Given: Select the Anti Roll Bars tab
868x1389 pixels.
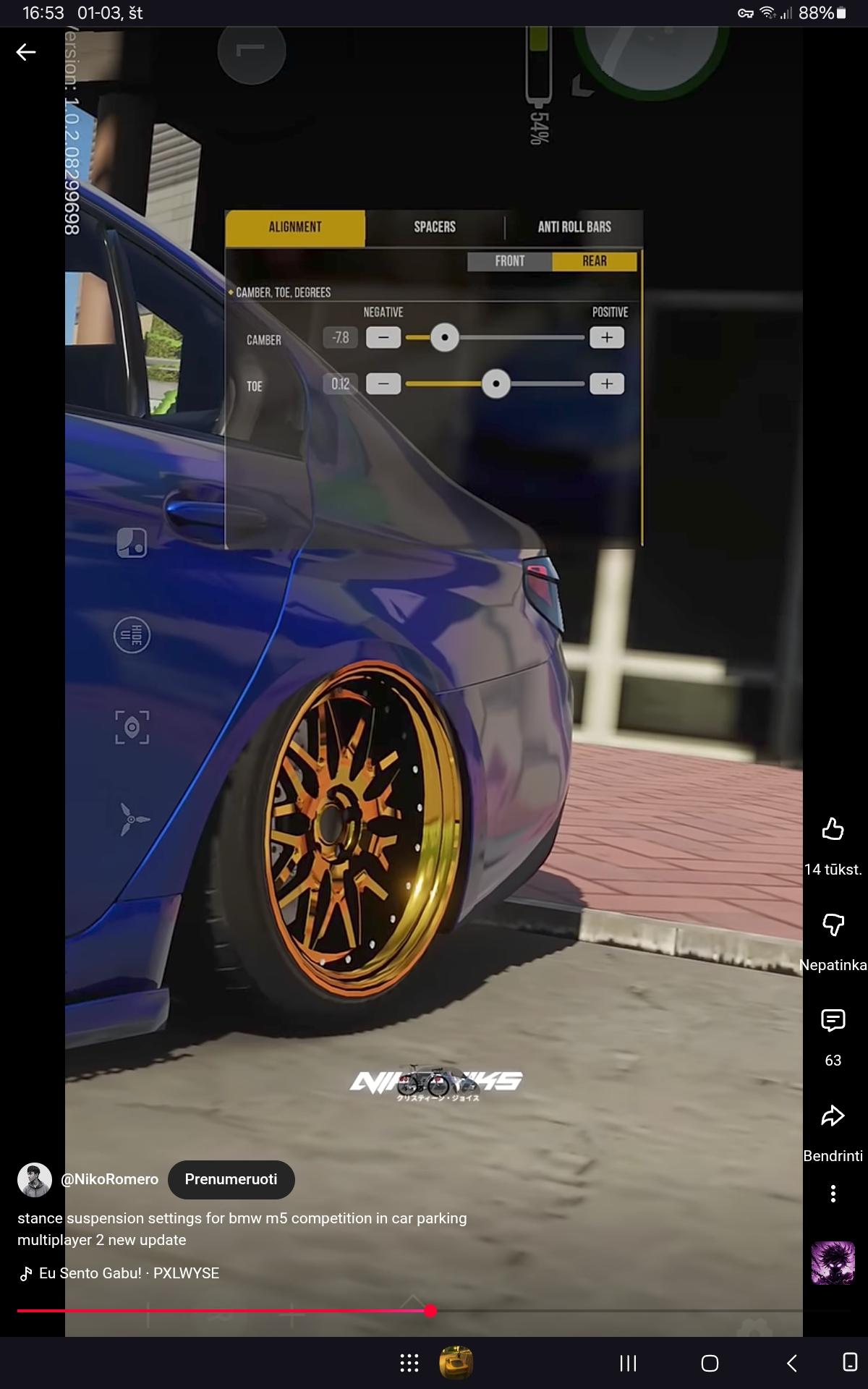Looking at the screenshot, I should tap(574, 228).
